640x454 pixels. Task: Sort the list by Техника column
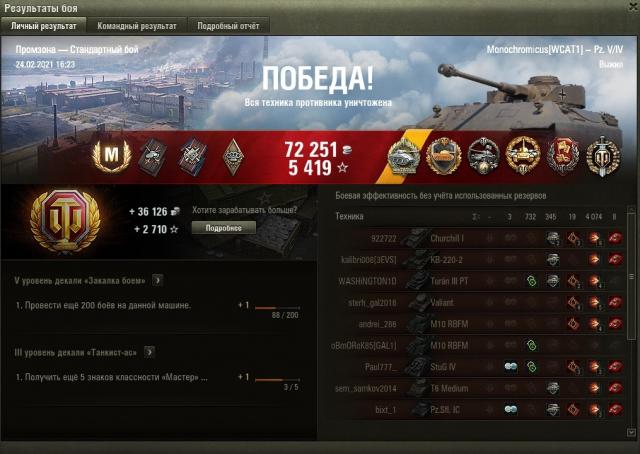coord(350,216)
